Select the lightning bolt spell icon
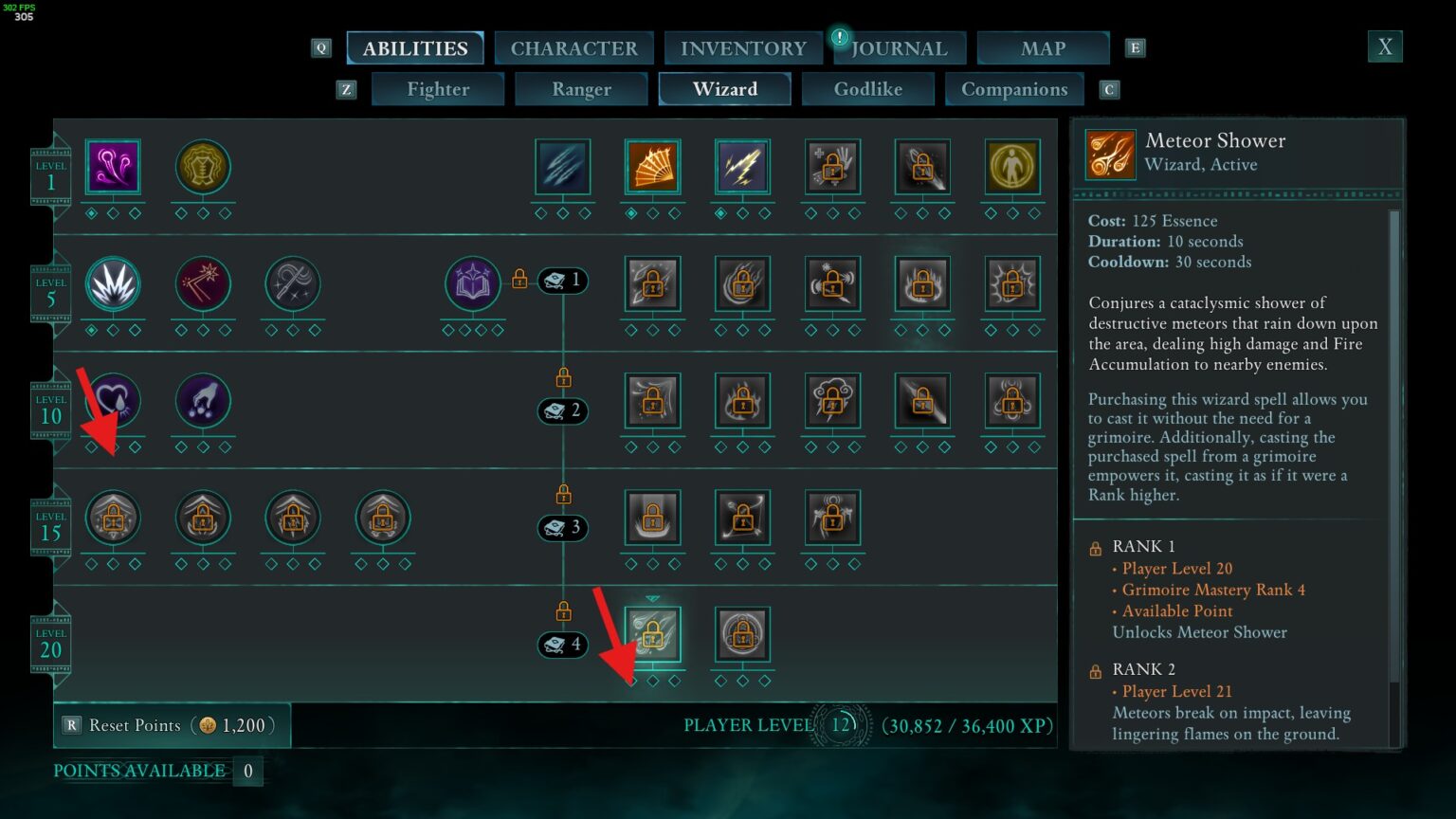This screenshot has width=1456, height=819. point(742,166)
